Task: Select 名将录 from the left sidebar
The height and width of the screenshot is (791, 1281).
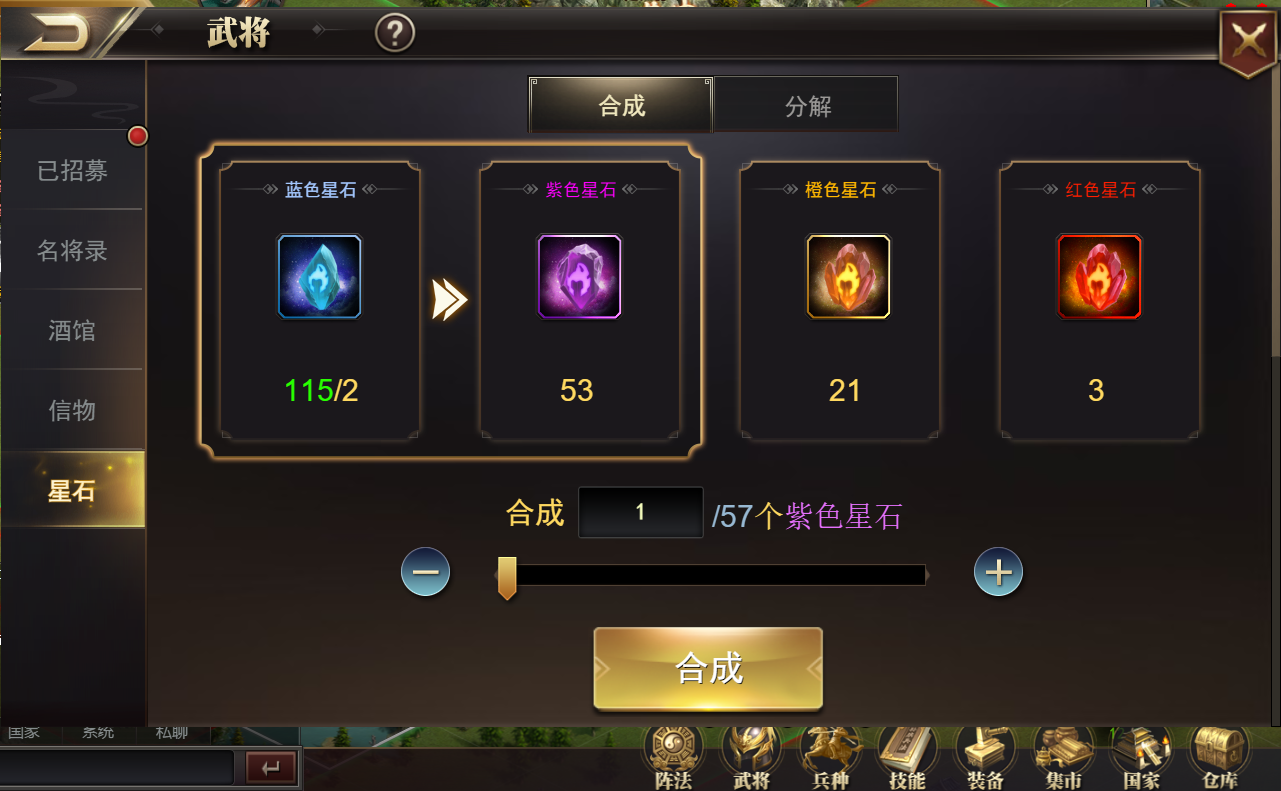Action: [70, 250]
